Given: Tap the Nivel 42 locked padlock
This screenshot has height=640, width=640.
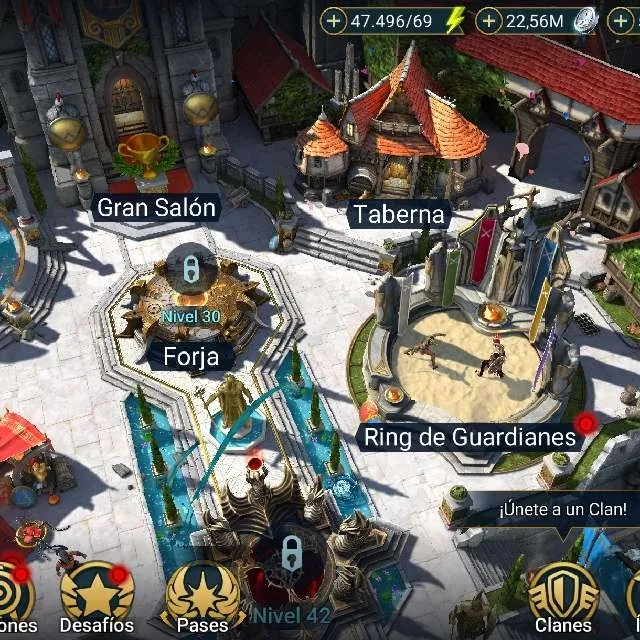Looking at the screenshot, I should click(291, 552).
